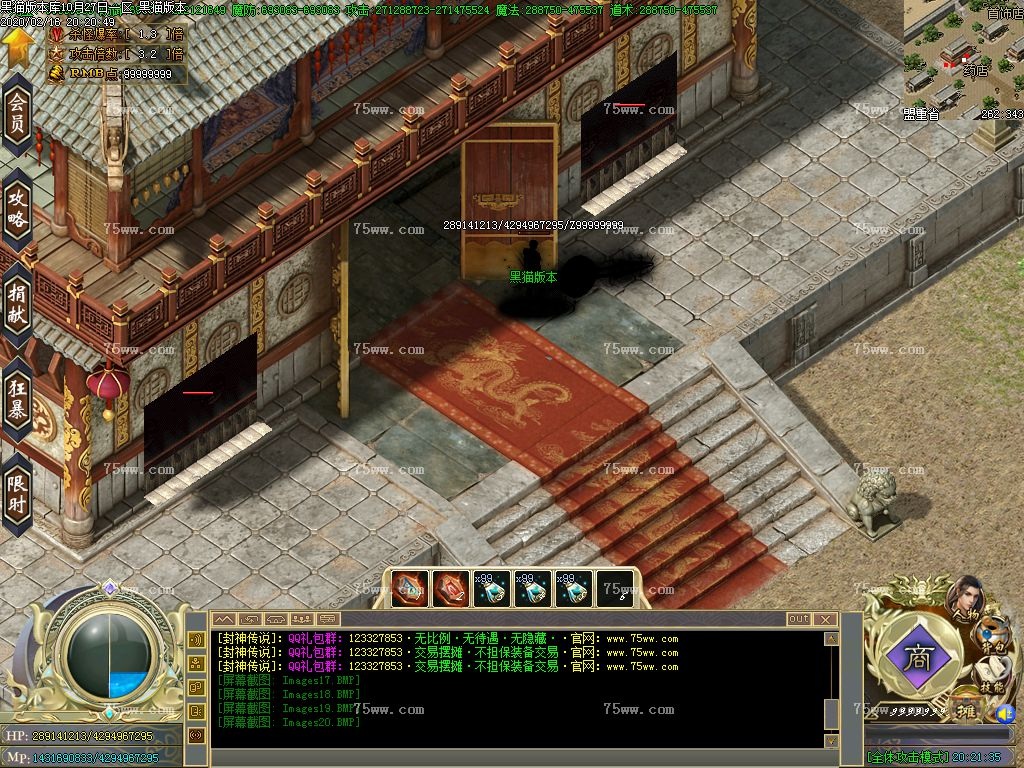
Task: Click the chat panel's out button
Action: click(x=798, y=620)
